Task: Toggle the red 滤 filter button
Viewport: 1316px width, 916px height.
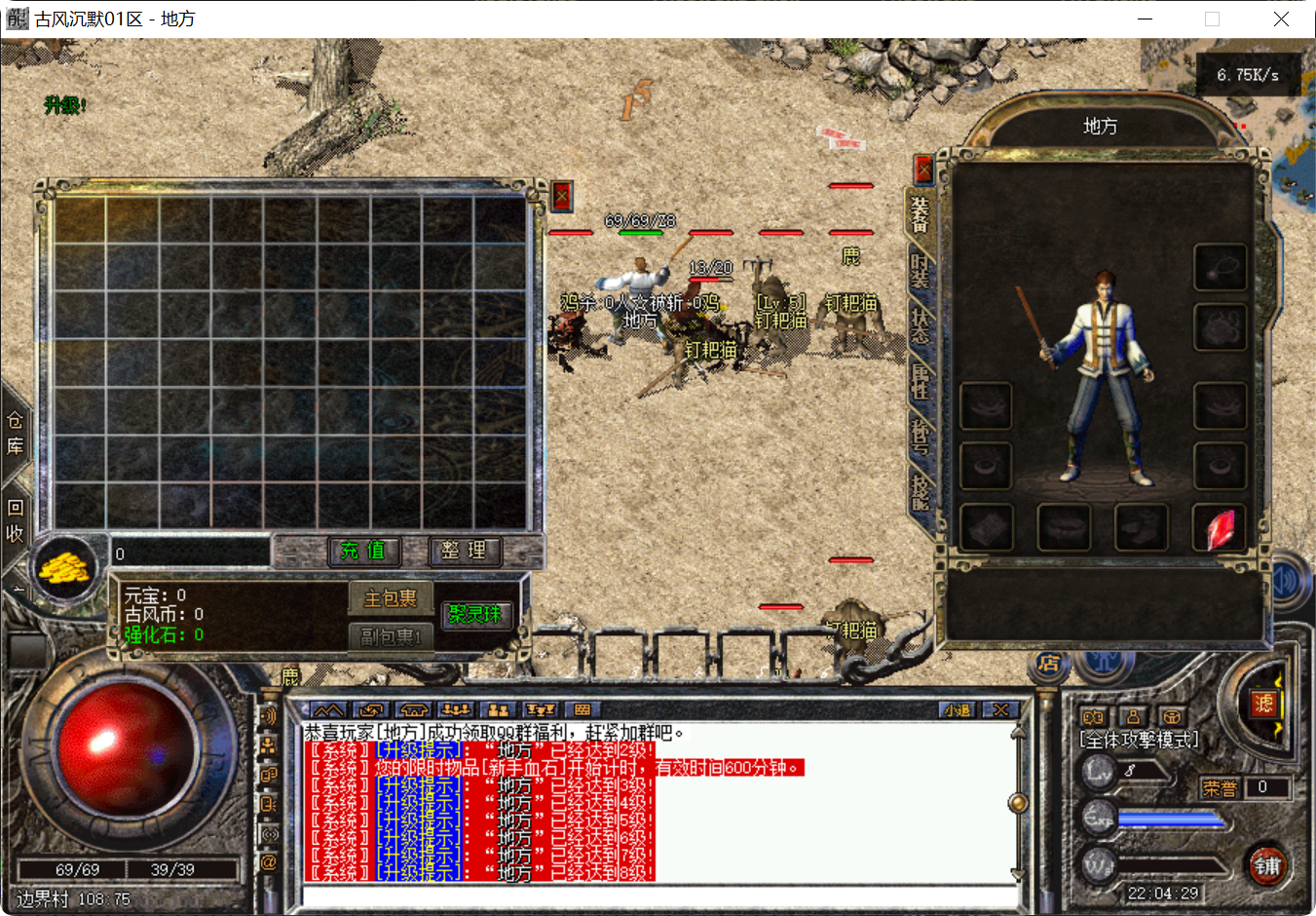Action: (1265, 704)
